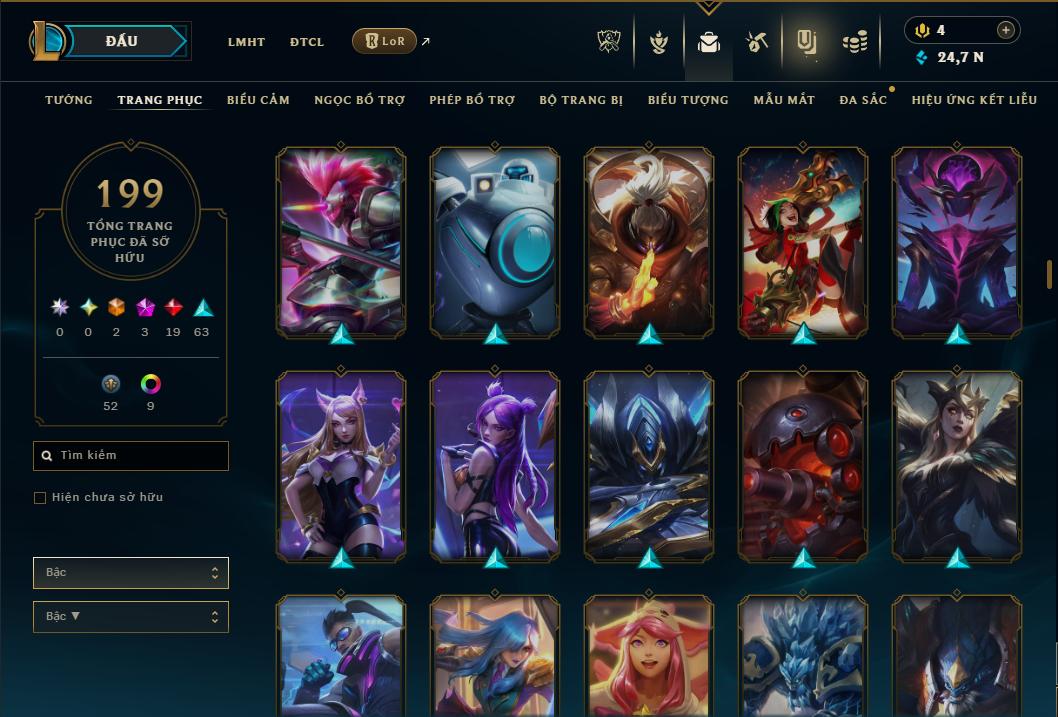Viewport: 1058px width, 717px height.
Task: Switch to the TƯỚNG tab
Action: coord(69,100)
